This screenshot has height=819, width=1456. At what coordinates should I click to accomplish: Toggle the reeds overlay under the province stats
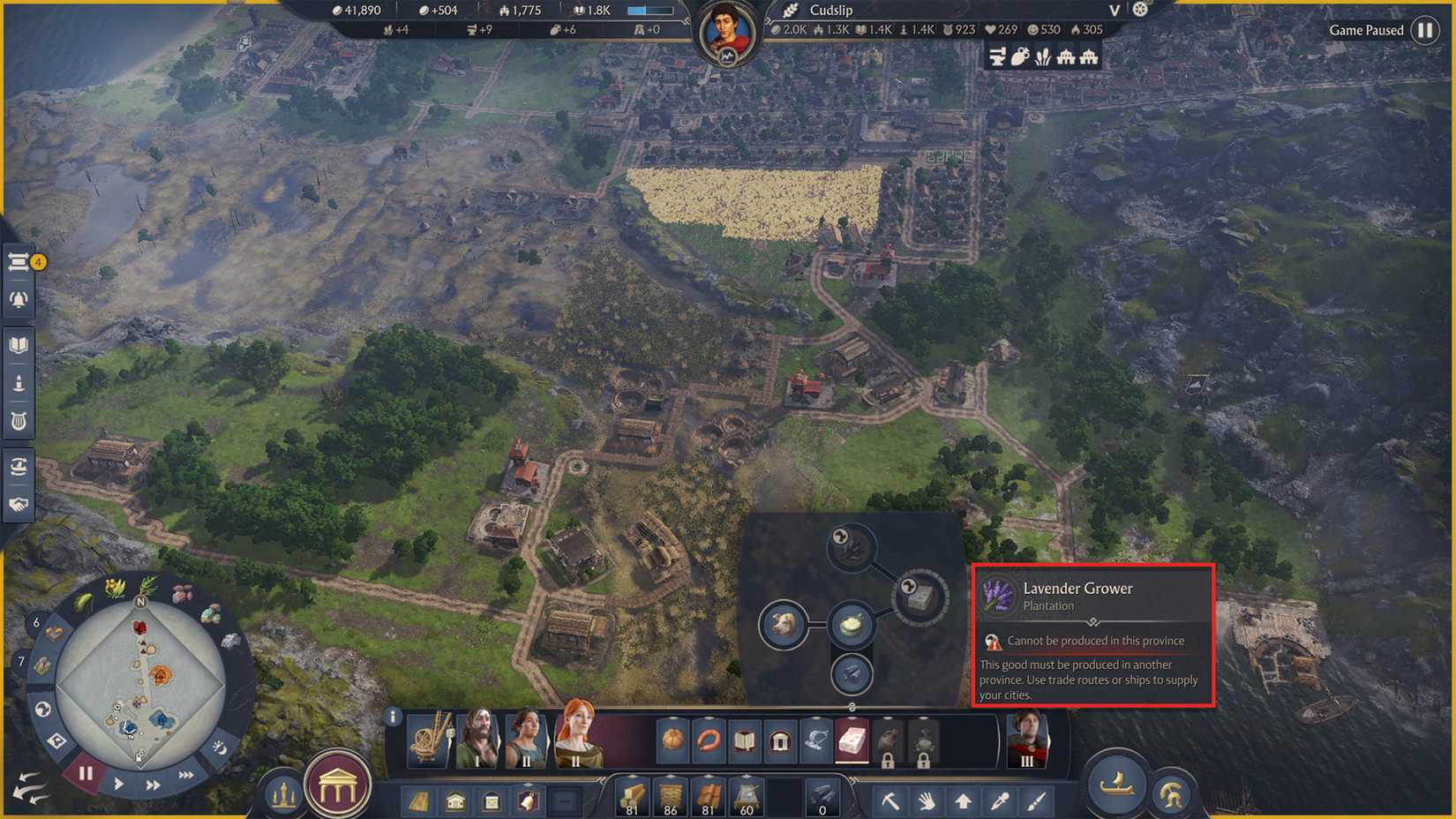pos(1044,56)
